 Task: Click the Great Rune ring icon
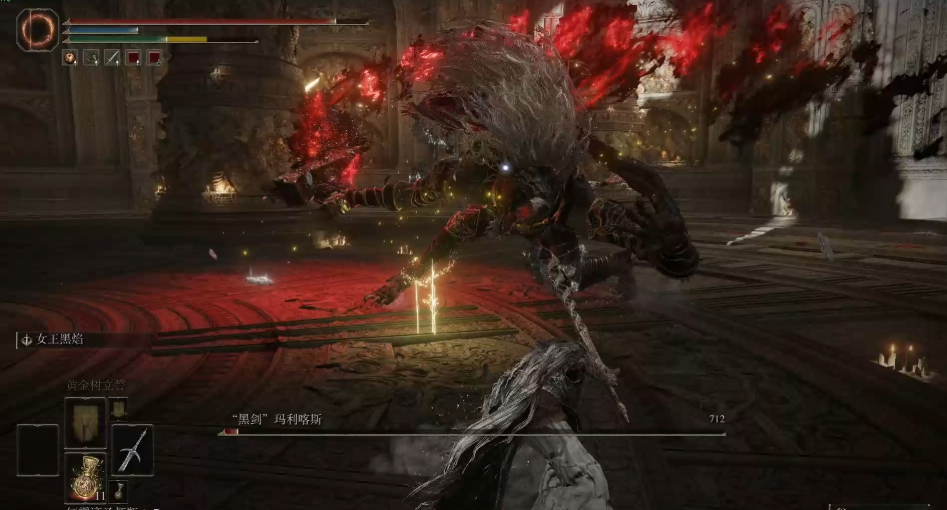coord(39,30)
